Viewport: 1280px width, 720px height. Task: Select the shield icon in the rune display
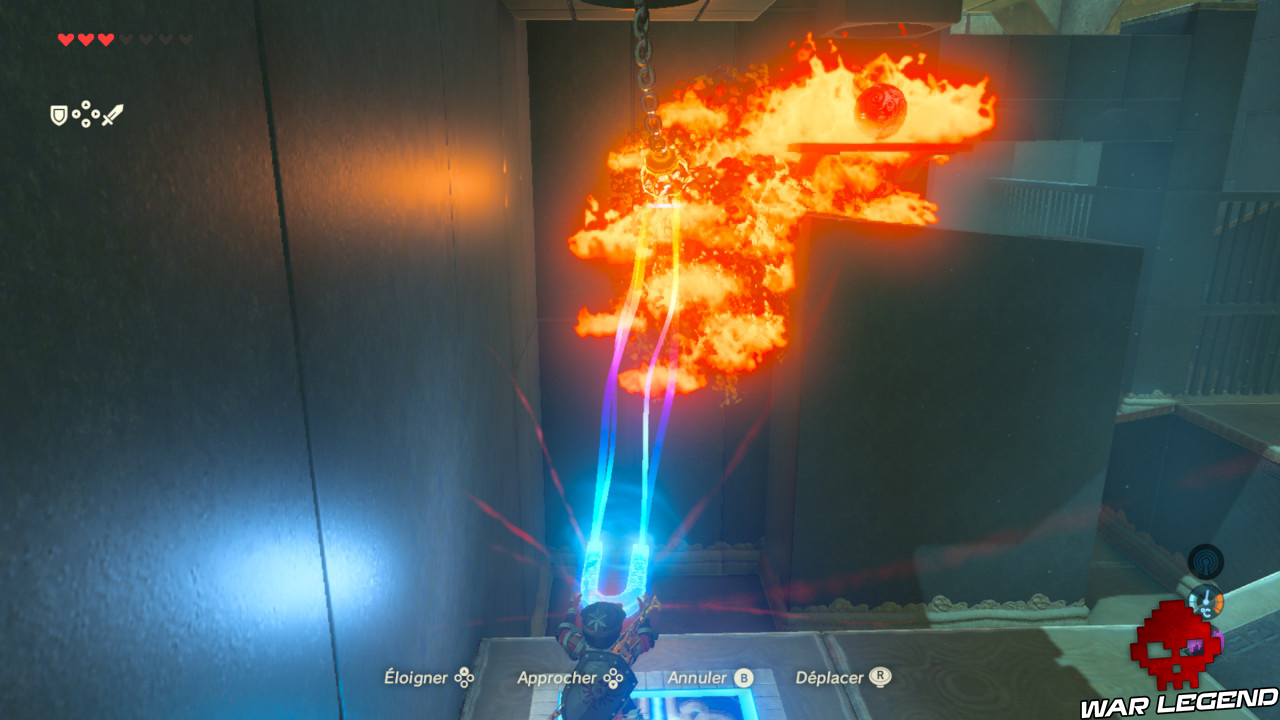click(x=58, y=113)
